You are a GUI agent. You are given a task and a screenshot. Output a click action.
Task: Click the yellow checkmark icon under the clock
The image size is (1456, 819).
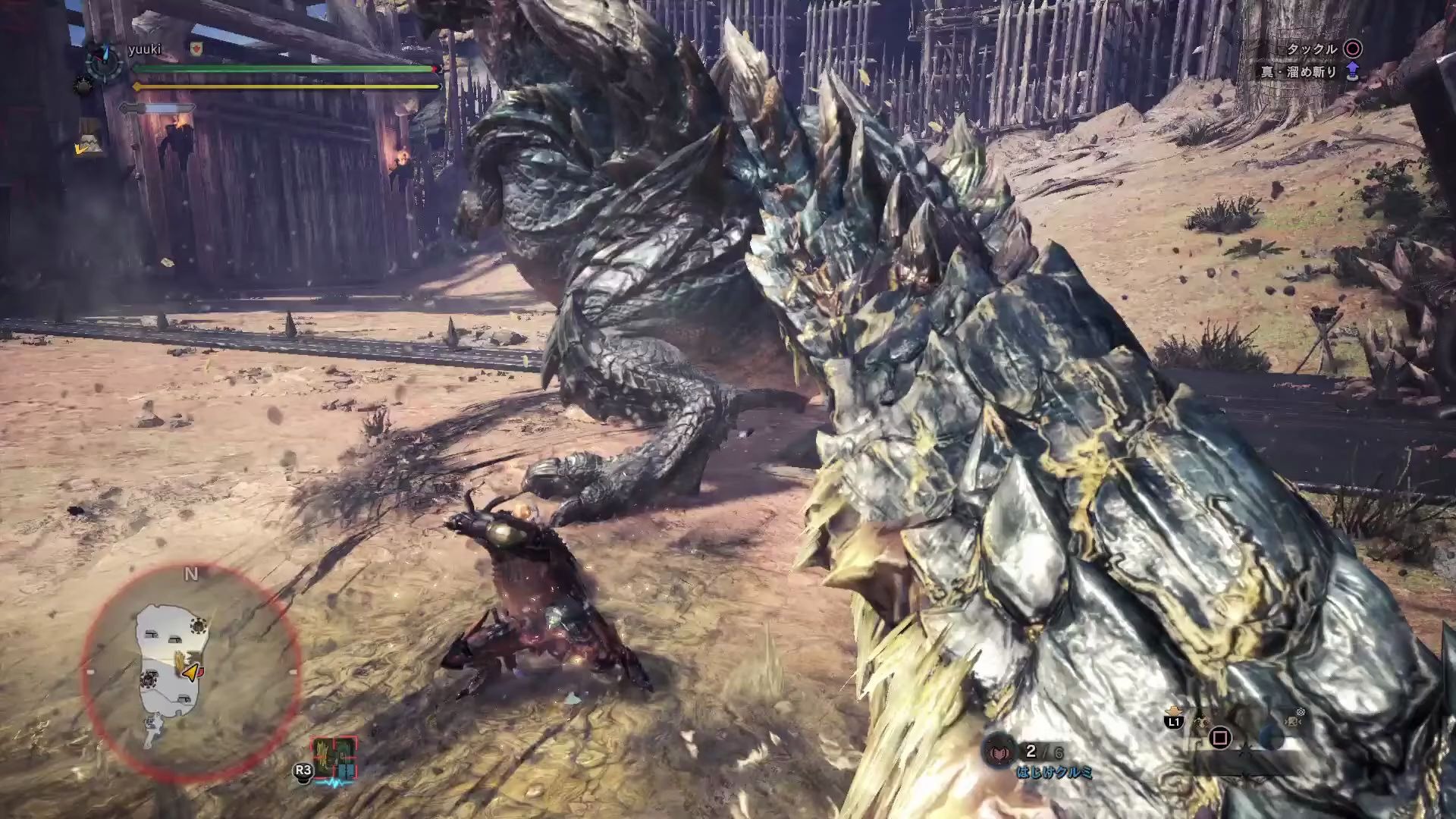click(80, 149)
